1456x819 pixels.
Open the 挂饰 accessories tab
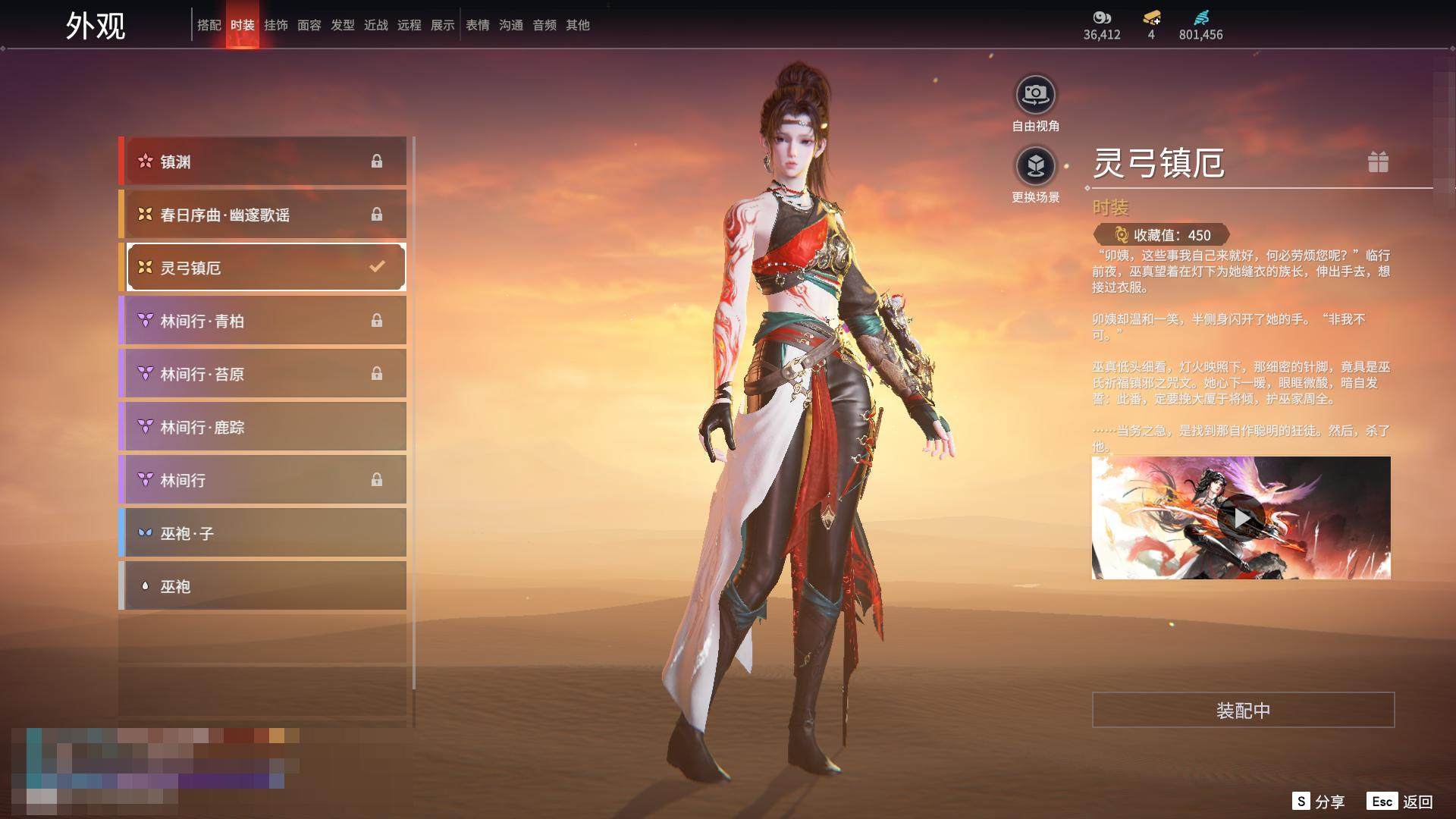point(275,25)
